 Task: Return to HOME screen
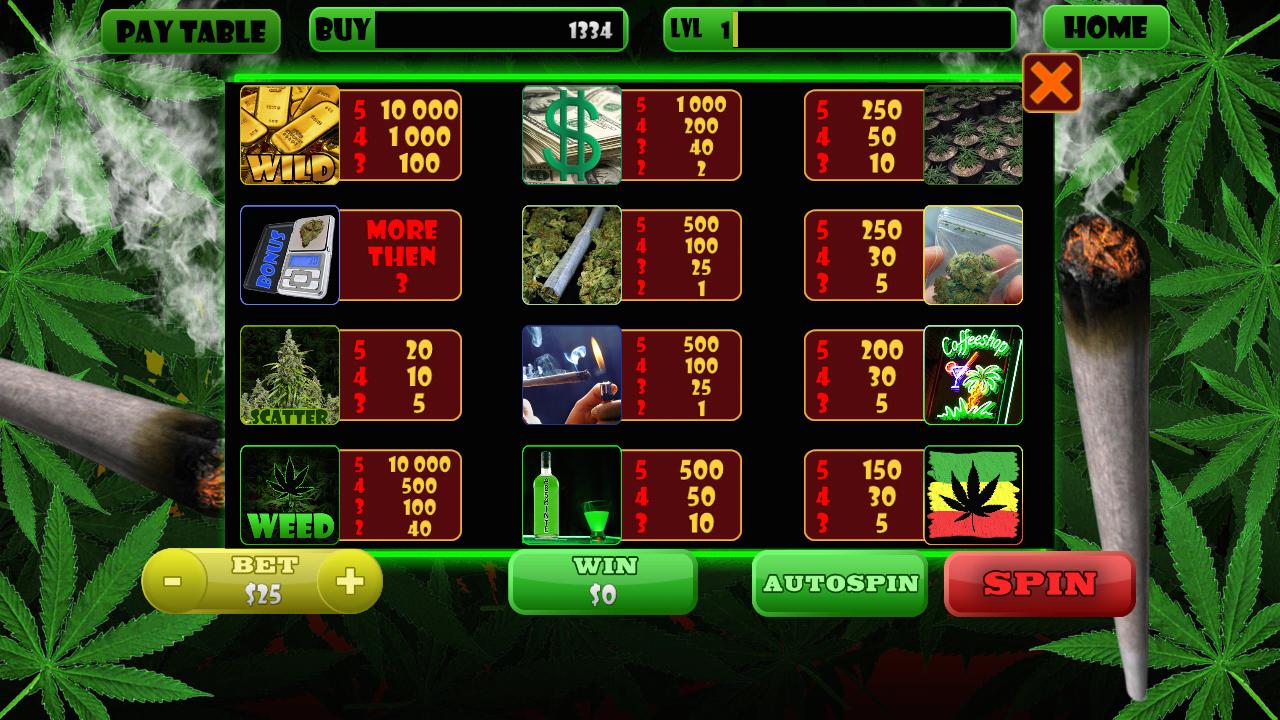click(1104, 29)
